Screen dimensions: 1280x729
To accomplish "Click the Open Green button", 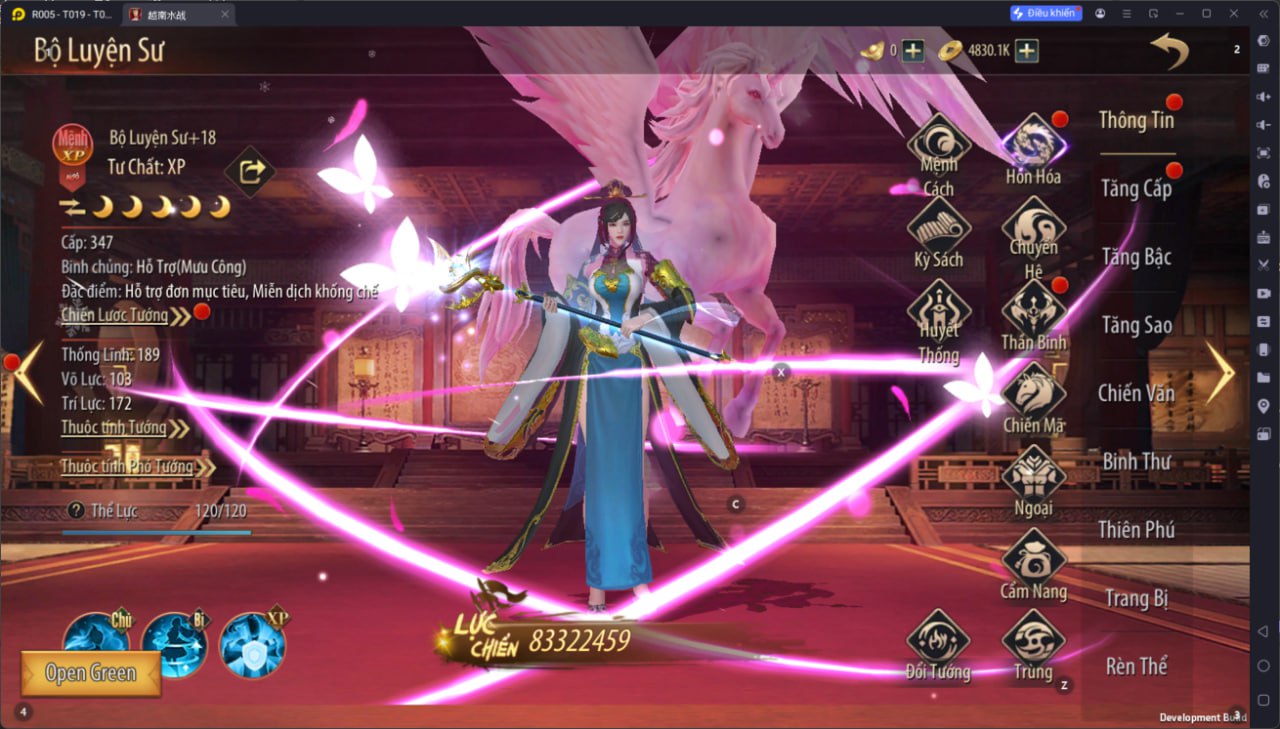I will click(x=91, y=673).
